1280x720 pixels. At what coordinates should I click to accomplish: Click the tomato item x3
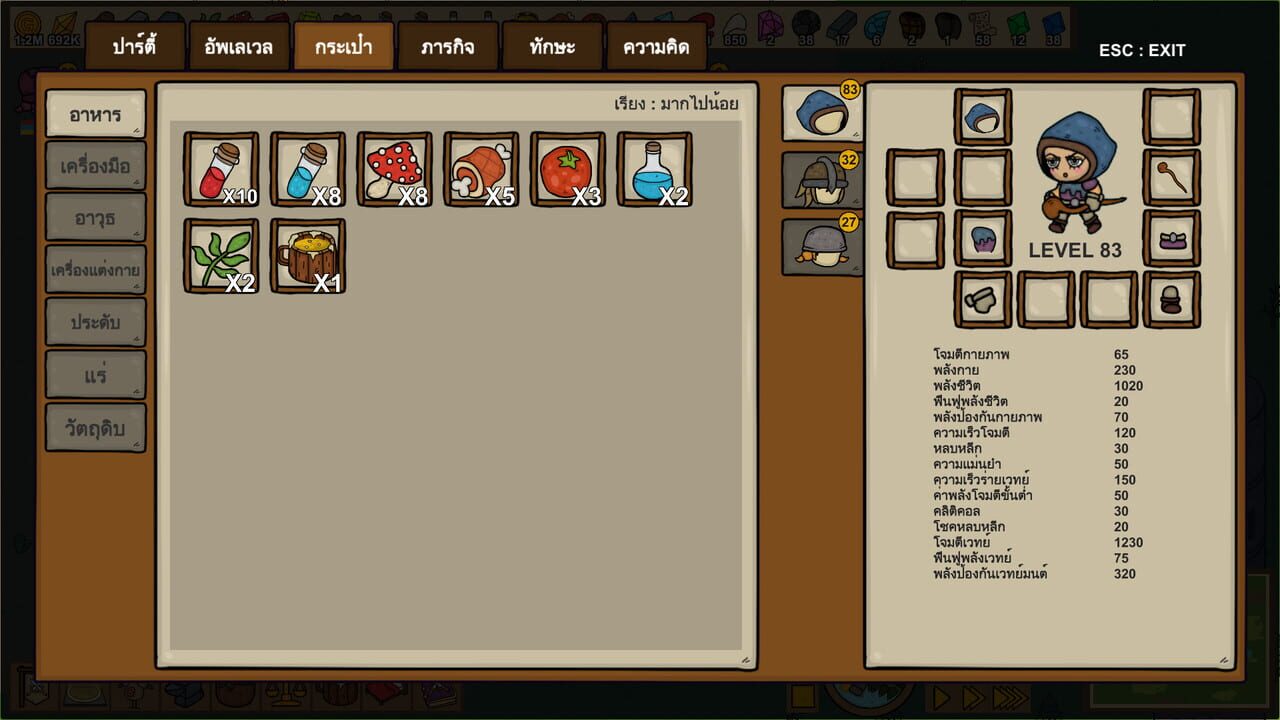point(568,168)
